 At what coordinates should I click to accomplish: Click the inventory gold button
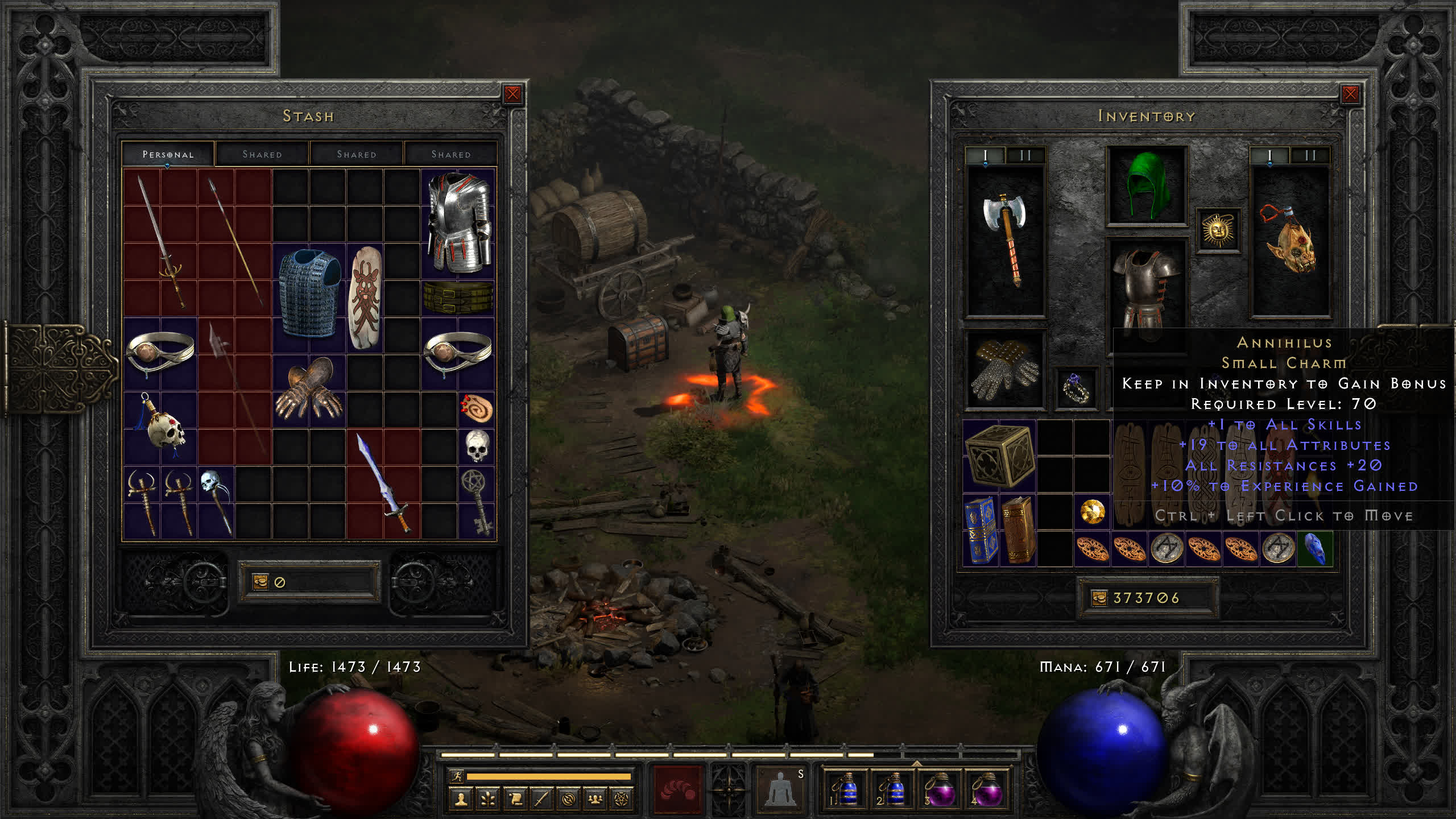click(1099, 598)
